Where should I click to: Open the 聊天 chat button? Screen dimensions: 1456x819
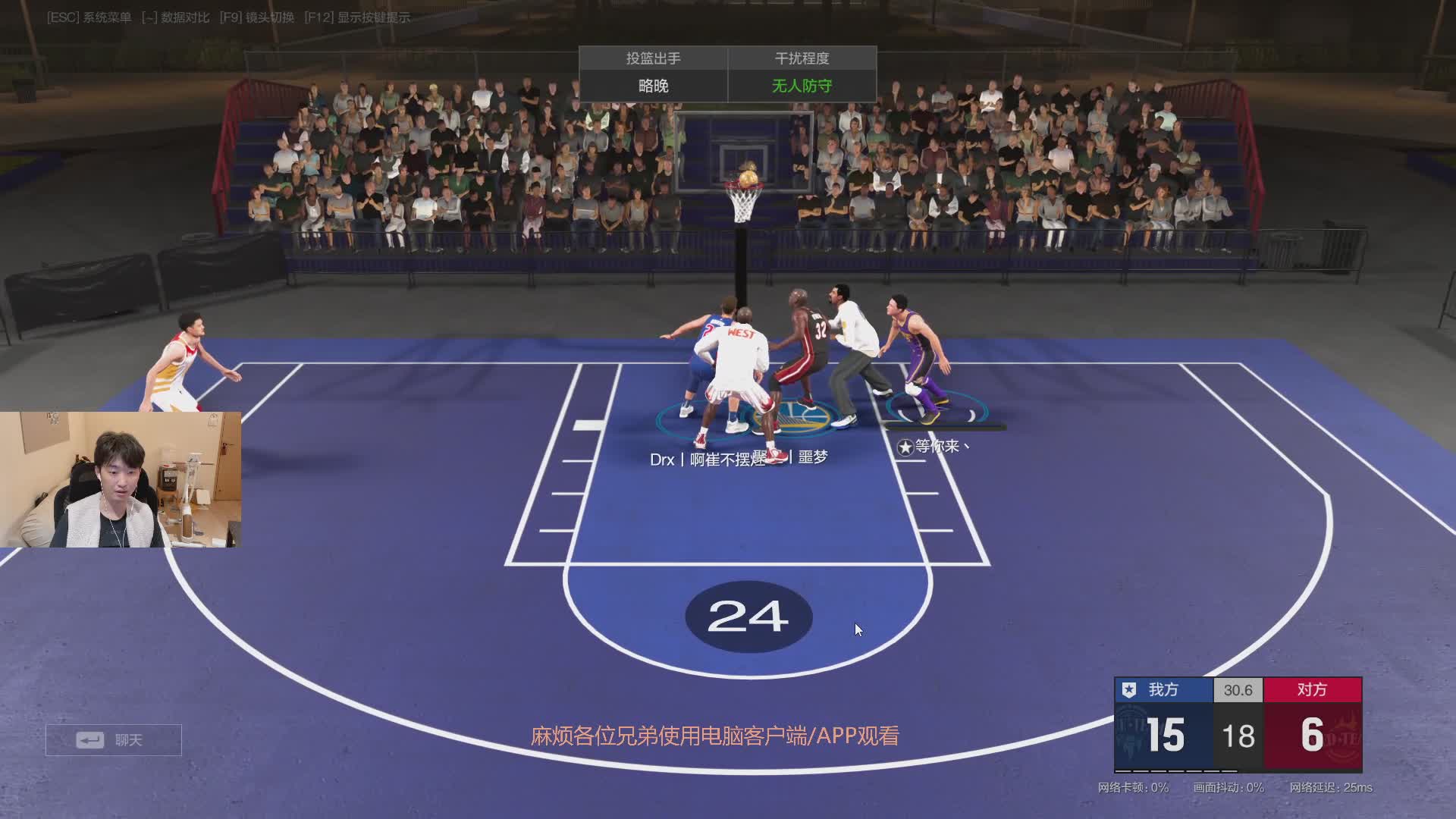(114, 739)
